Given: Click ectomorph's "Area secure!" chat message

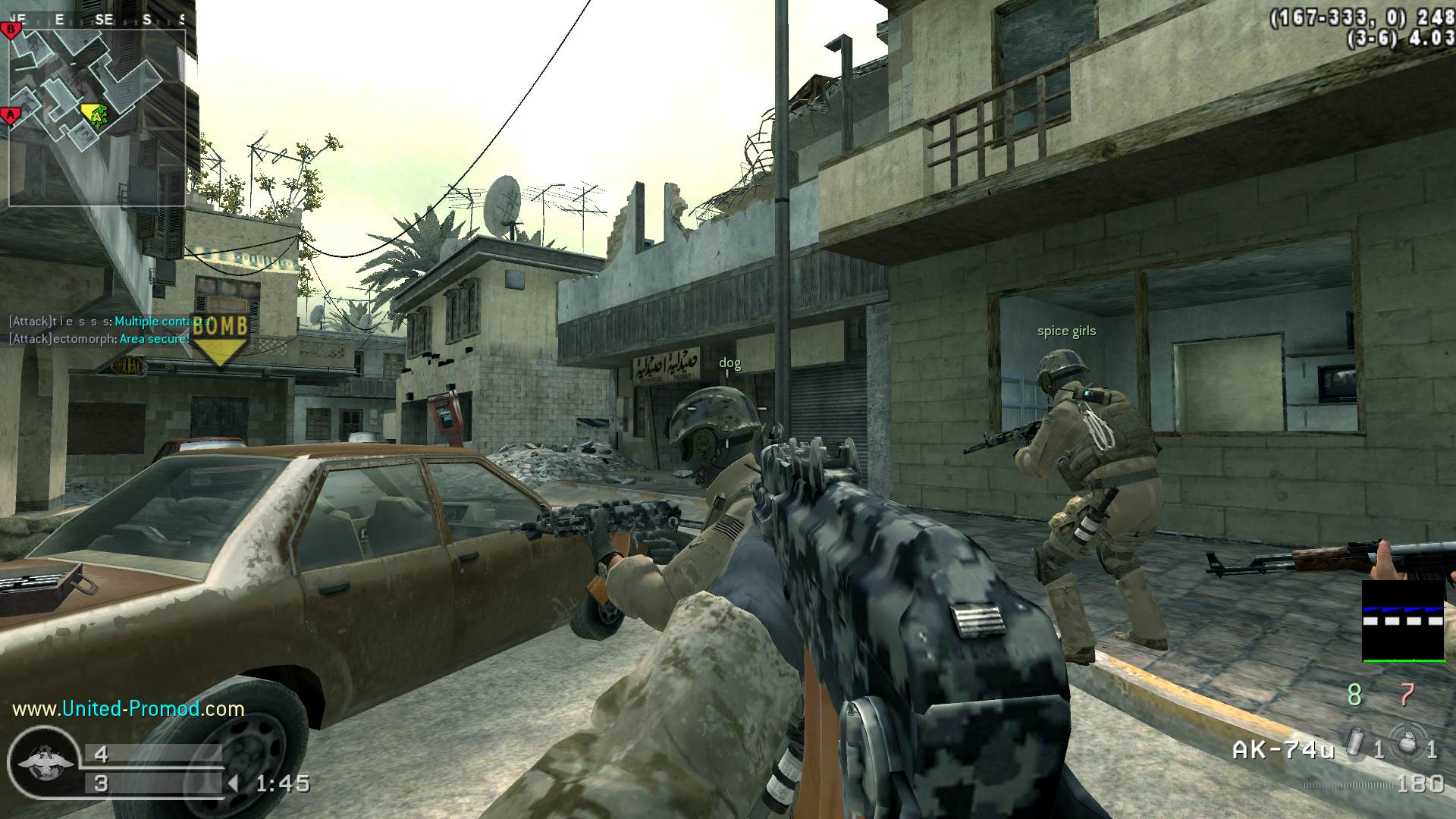Looking at the screenshot, I should tap(155, 339).
